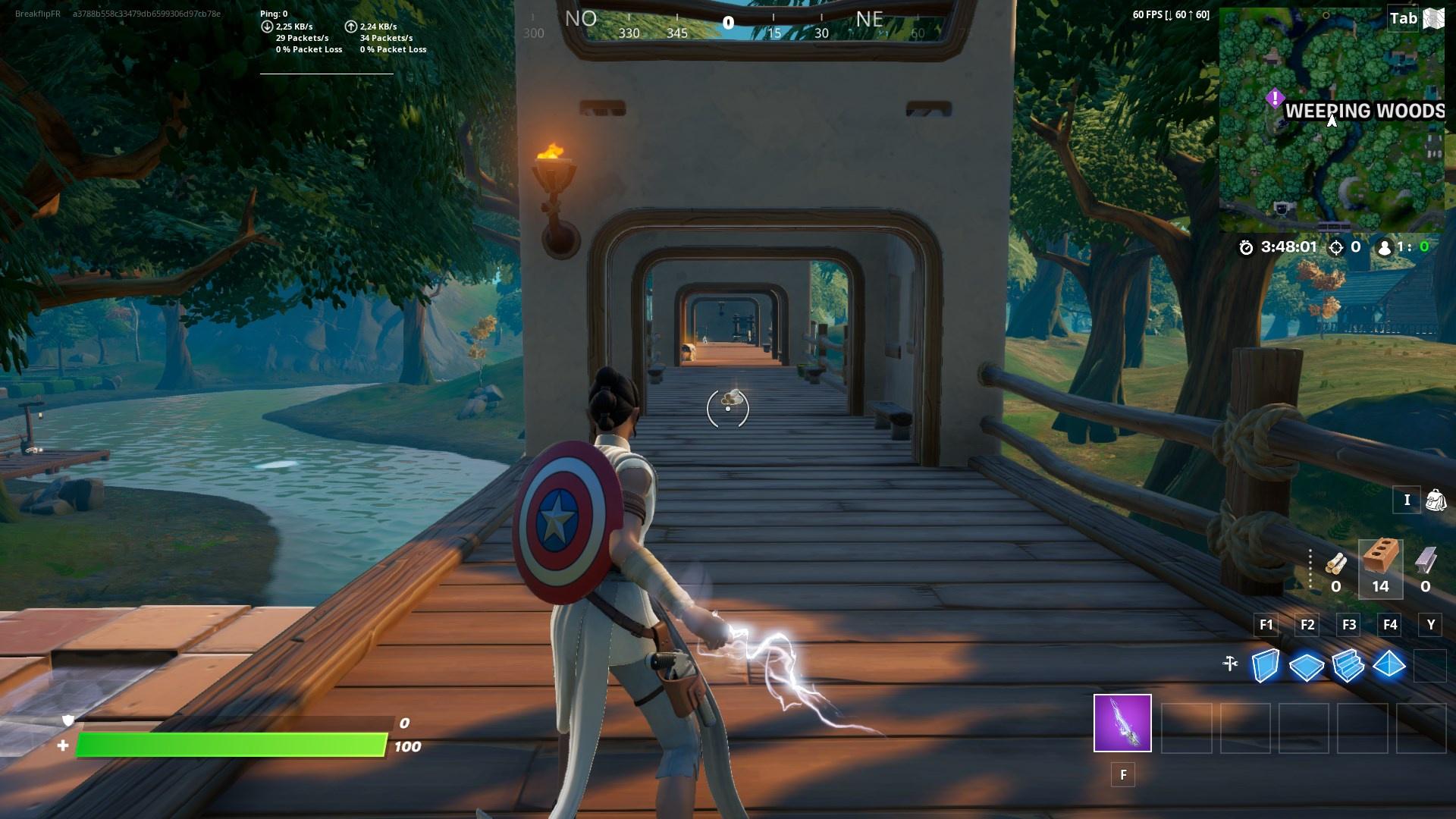Open the full map icon beside Tab
This screenshot has width=1456, height=819.
pos(1433,19)
